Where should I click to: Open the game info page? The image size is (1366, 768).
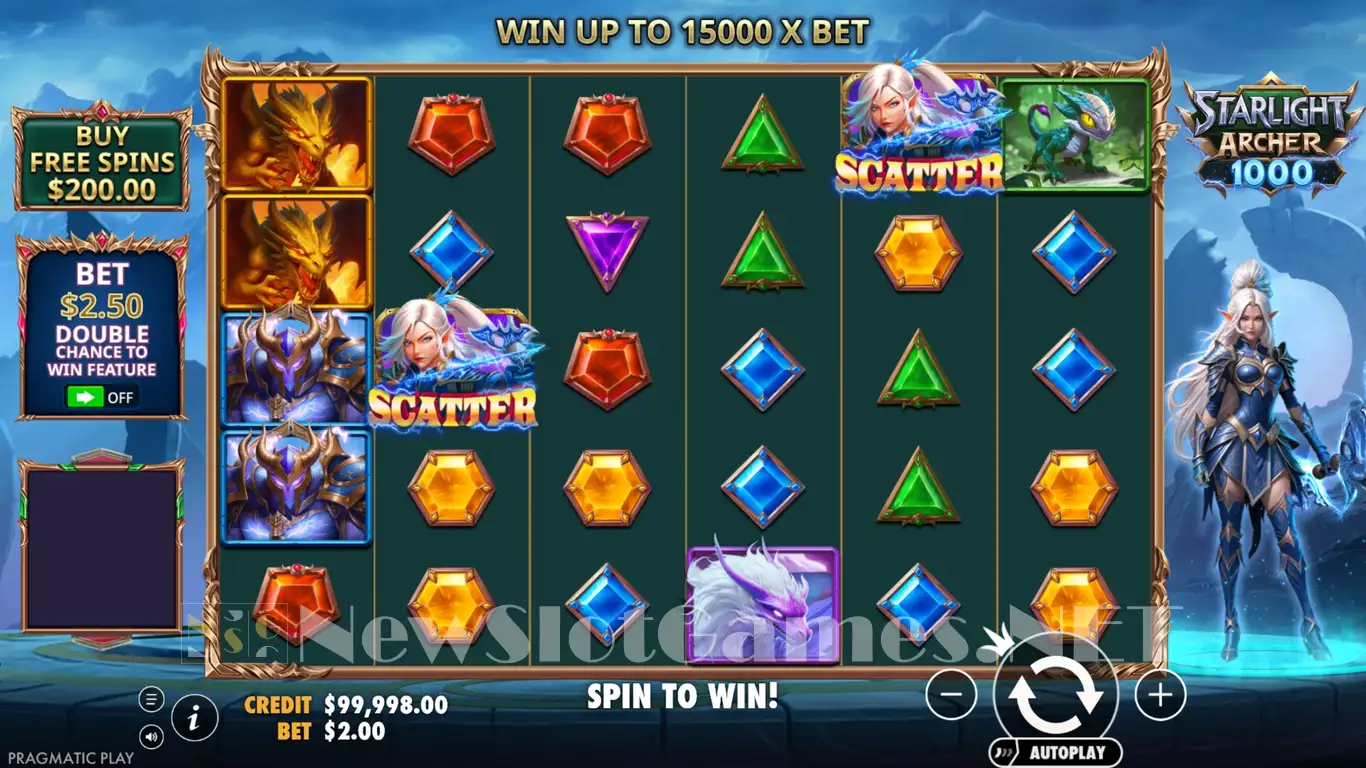pyautogui.click(x=196, y=716)
